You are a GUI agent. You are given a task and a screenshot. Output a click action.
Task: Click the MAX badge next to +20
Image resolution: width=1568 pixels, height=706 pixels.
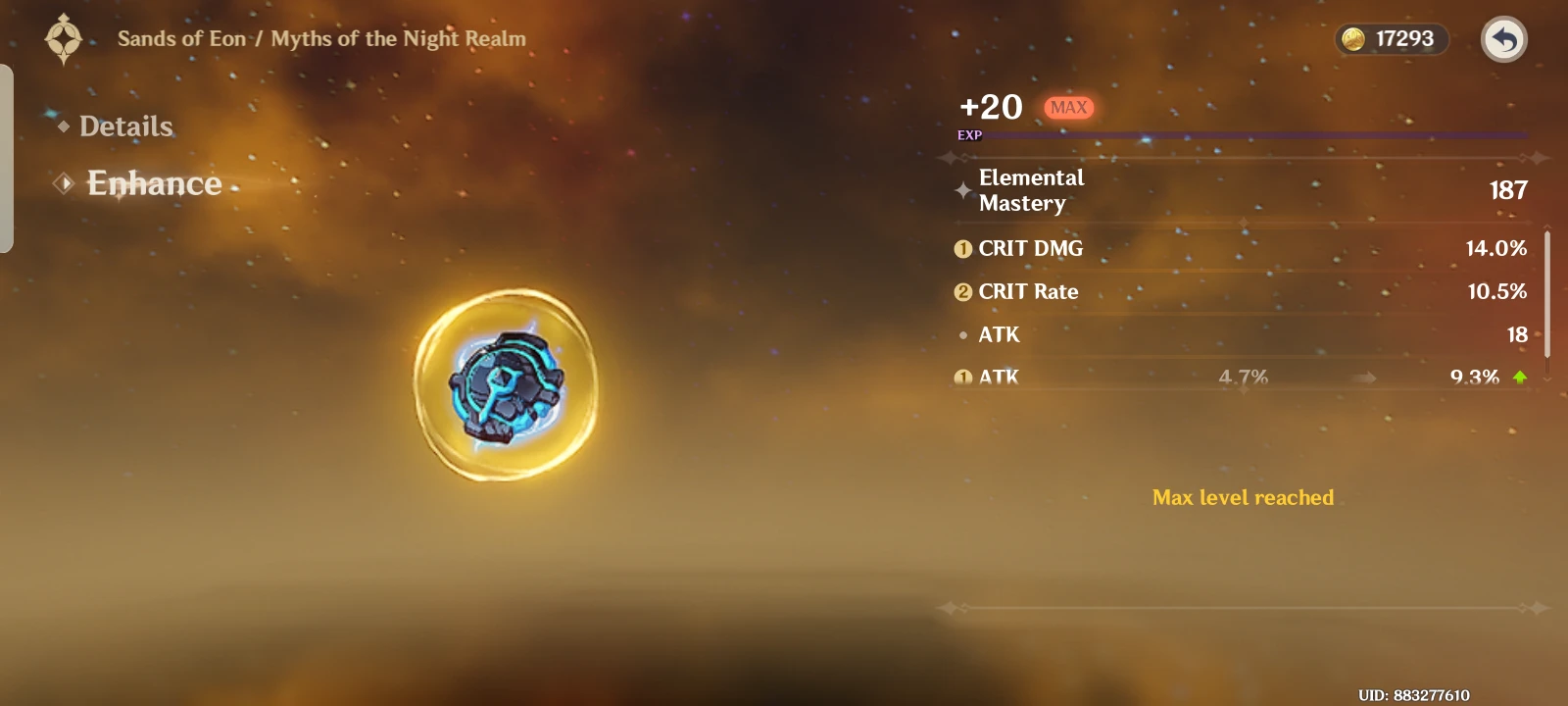(x=1068, y=107)
